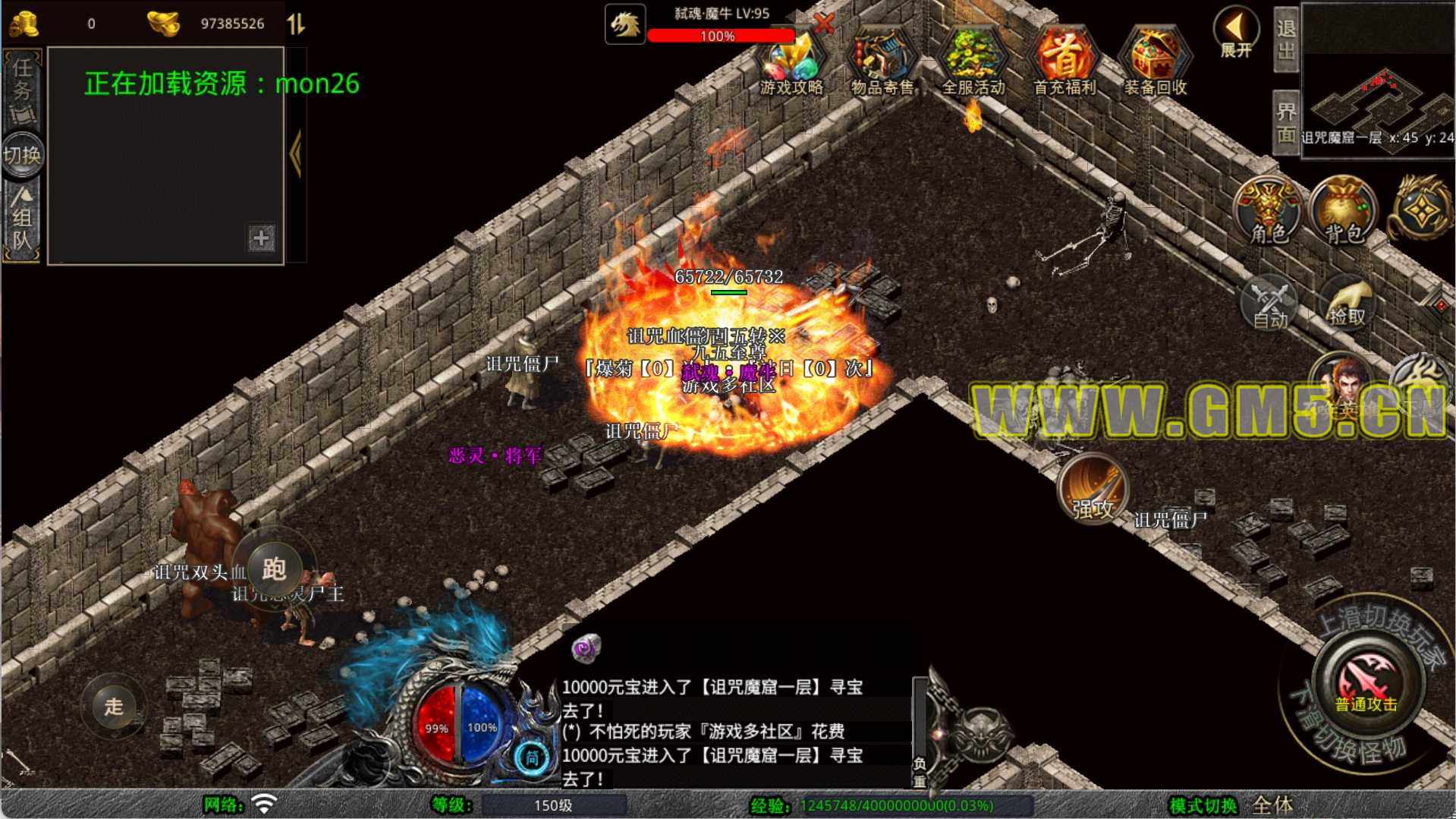The width and height of the screenshot is (1456, 819).
Task: Click the 展开 expand arrow button
Action: 1236,33
